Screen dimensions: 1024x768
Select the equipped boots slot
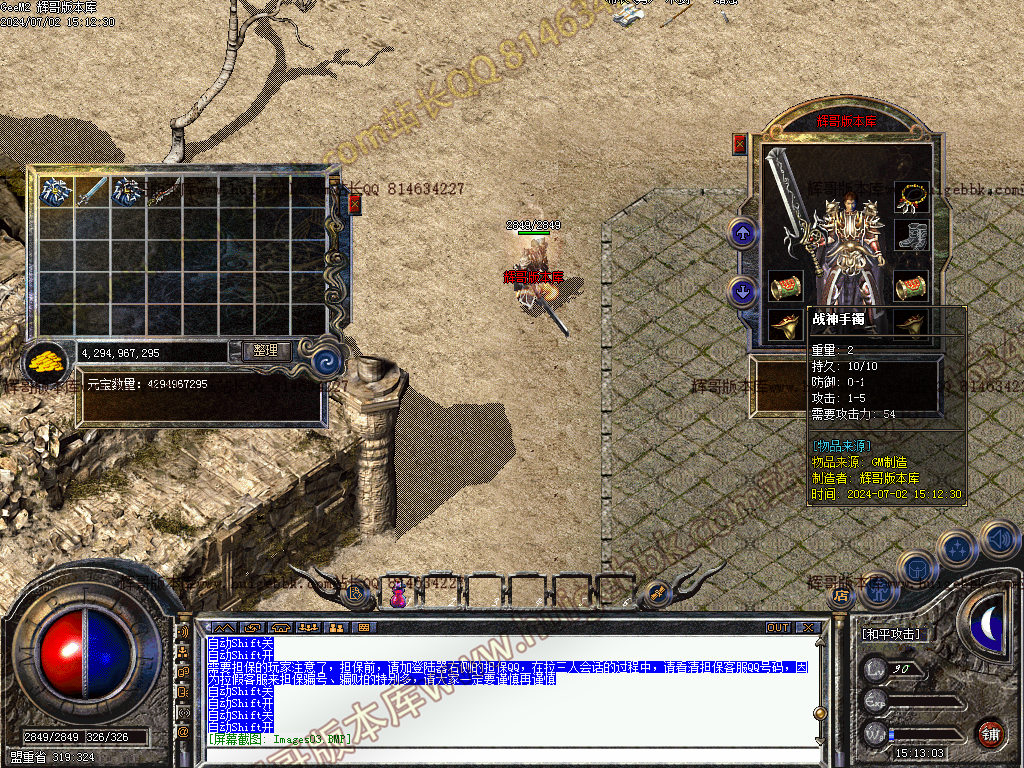[911, 235]
